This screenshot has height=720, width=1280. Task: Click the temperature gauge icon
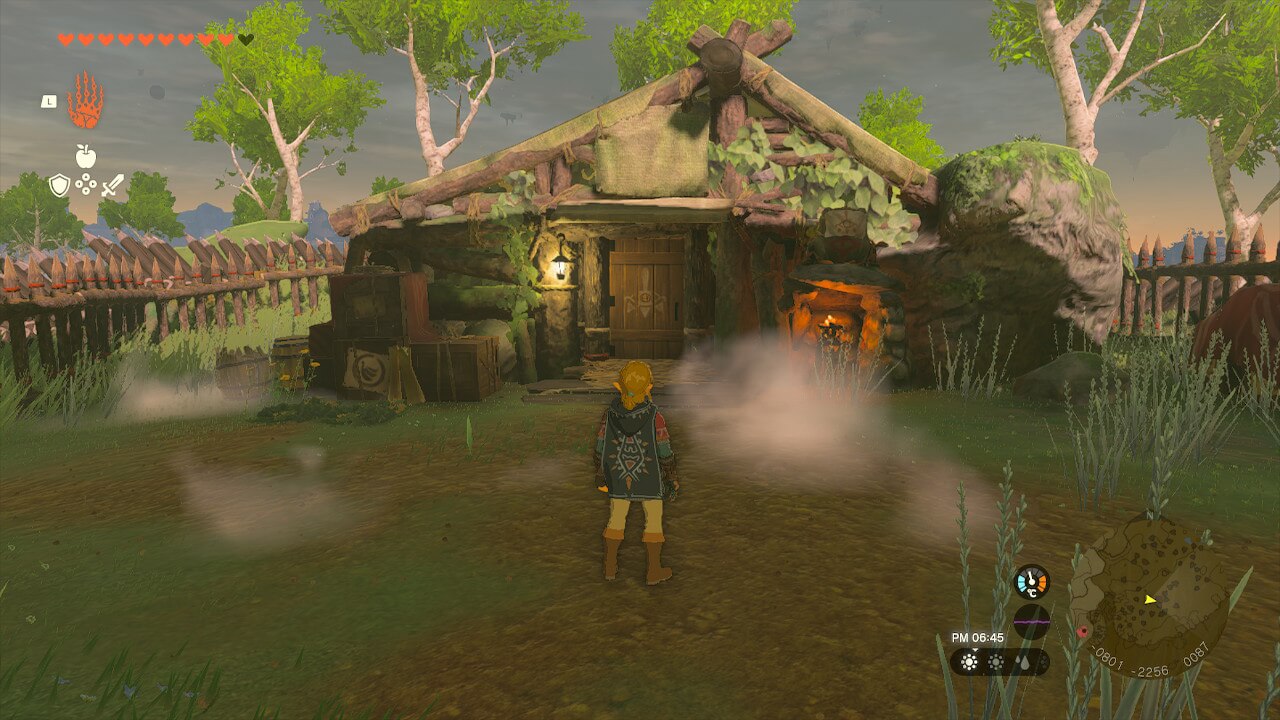tap(1031, 581)
